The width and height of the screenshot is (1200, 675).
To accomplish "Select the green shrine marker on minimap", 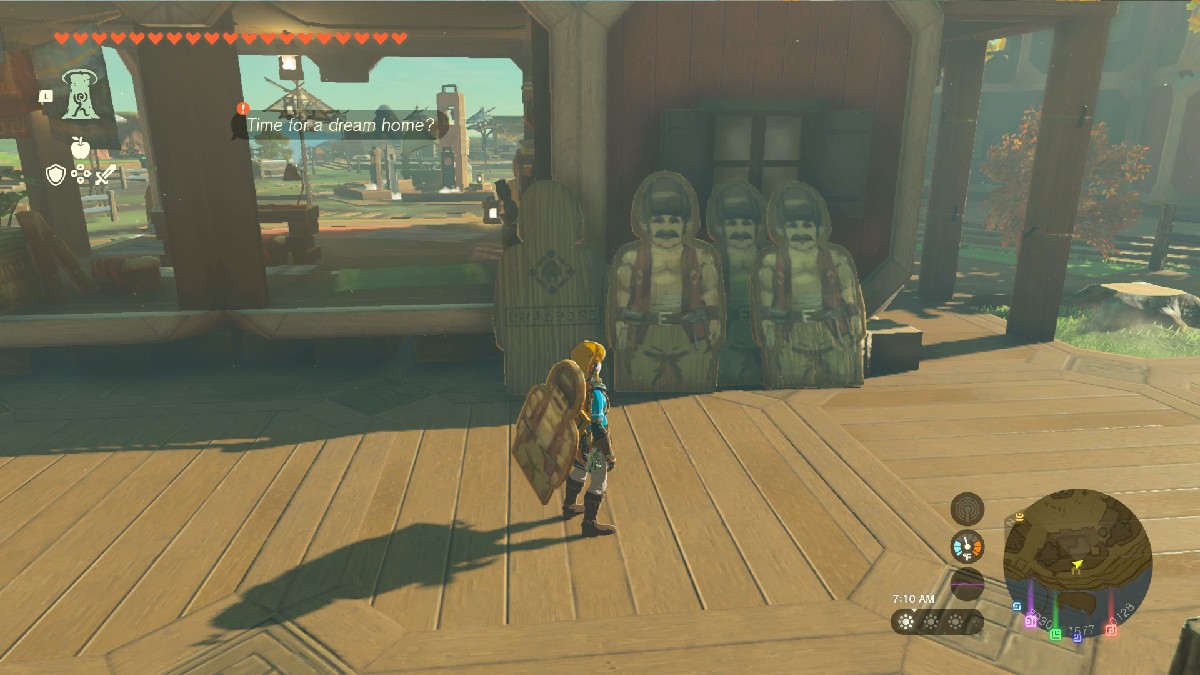I will [1054, 633].
